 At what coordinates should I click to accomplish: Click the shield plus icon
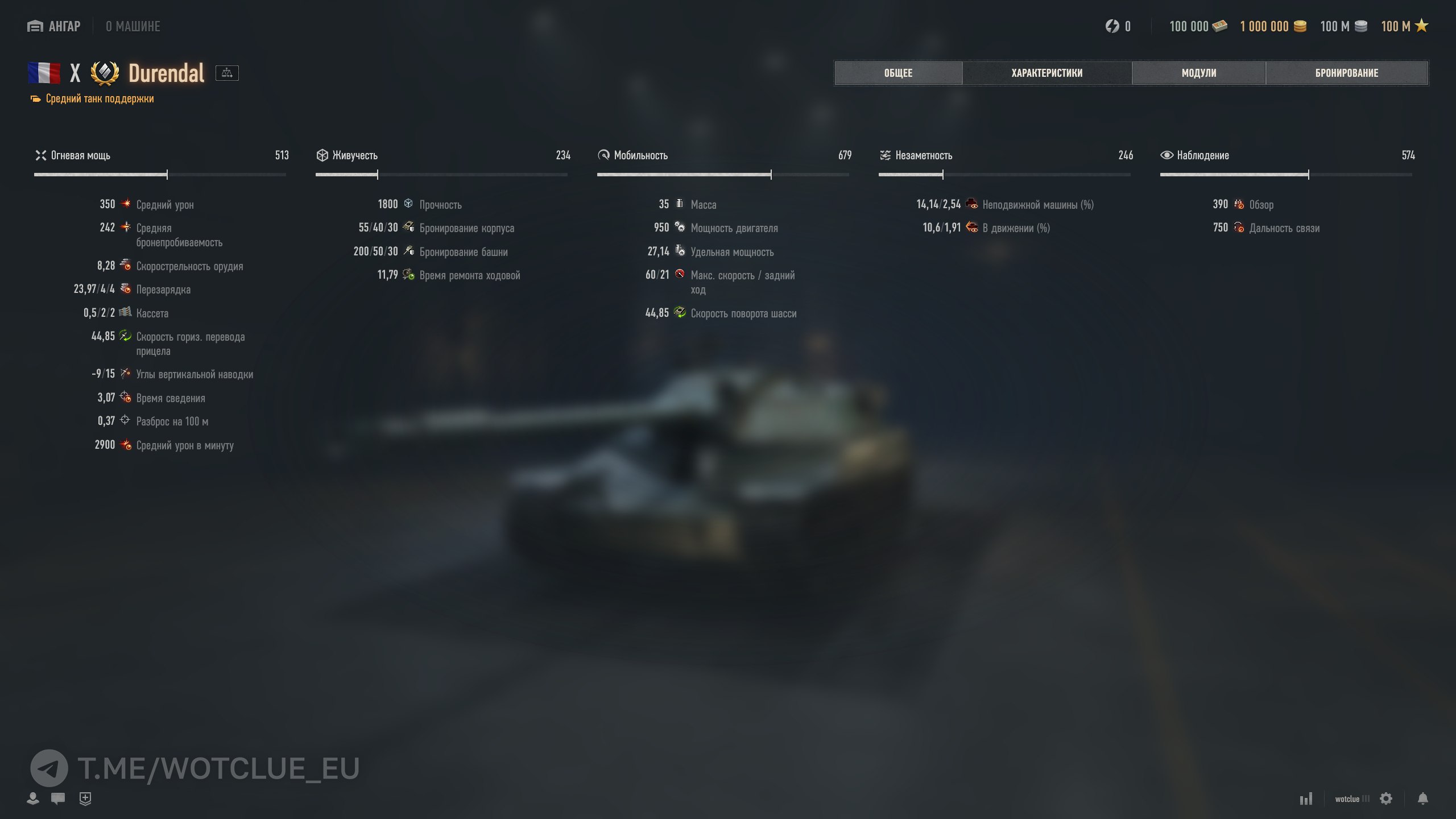85,799
